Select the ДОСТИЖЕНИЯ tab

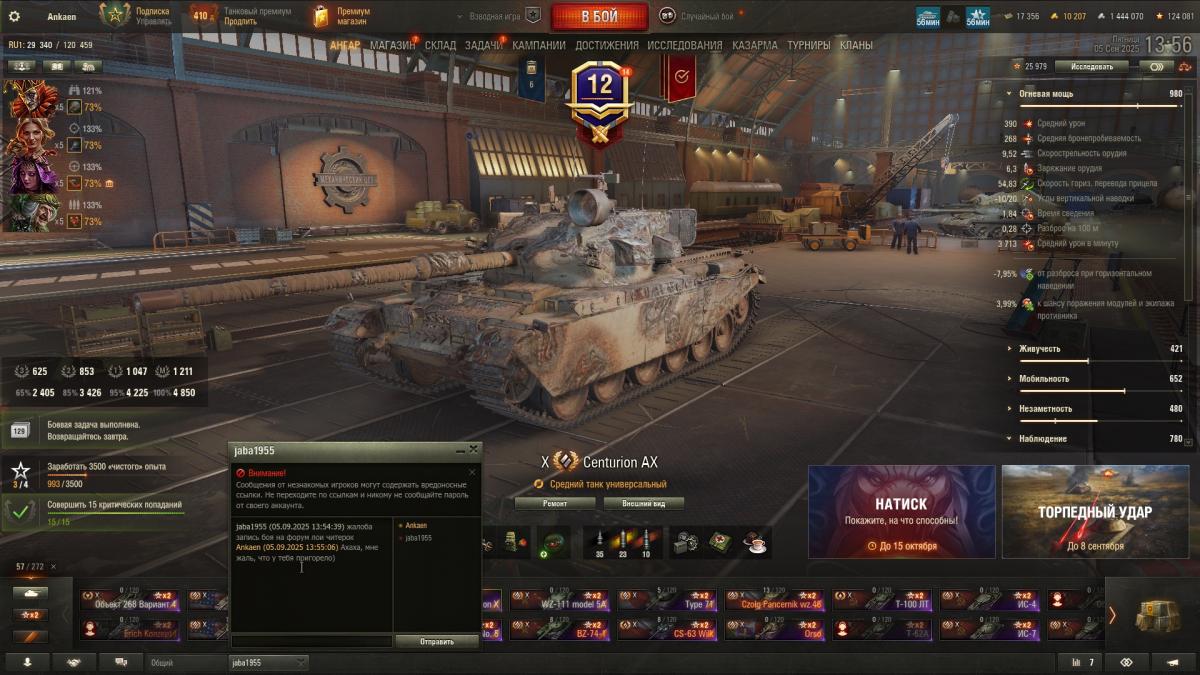[607, 45]
